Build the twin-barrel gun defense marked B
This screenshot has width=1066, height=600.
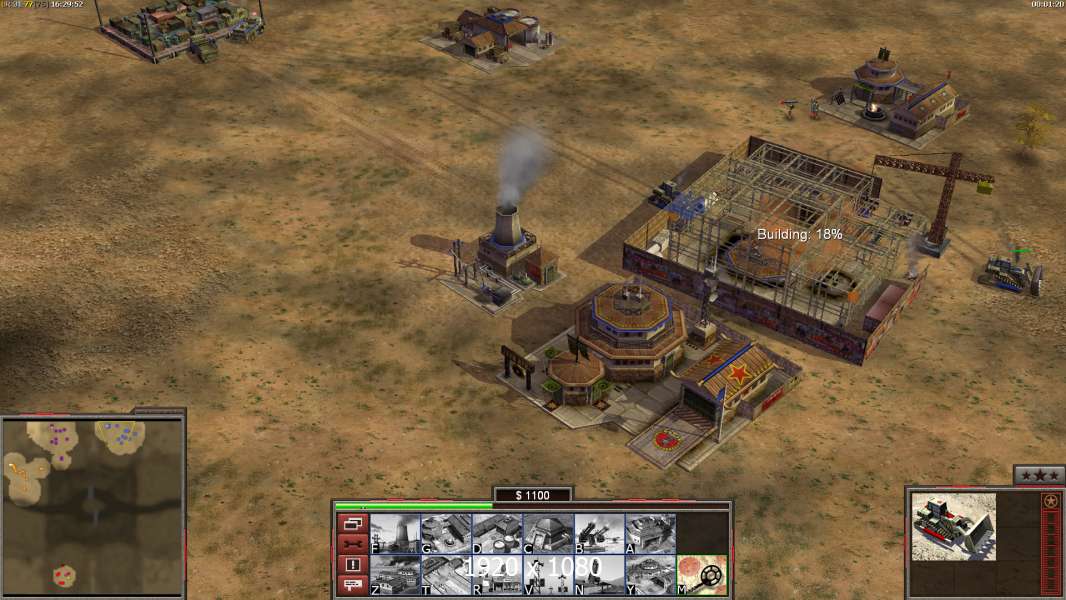coord(599,534)
